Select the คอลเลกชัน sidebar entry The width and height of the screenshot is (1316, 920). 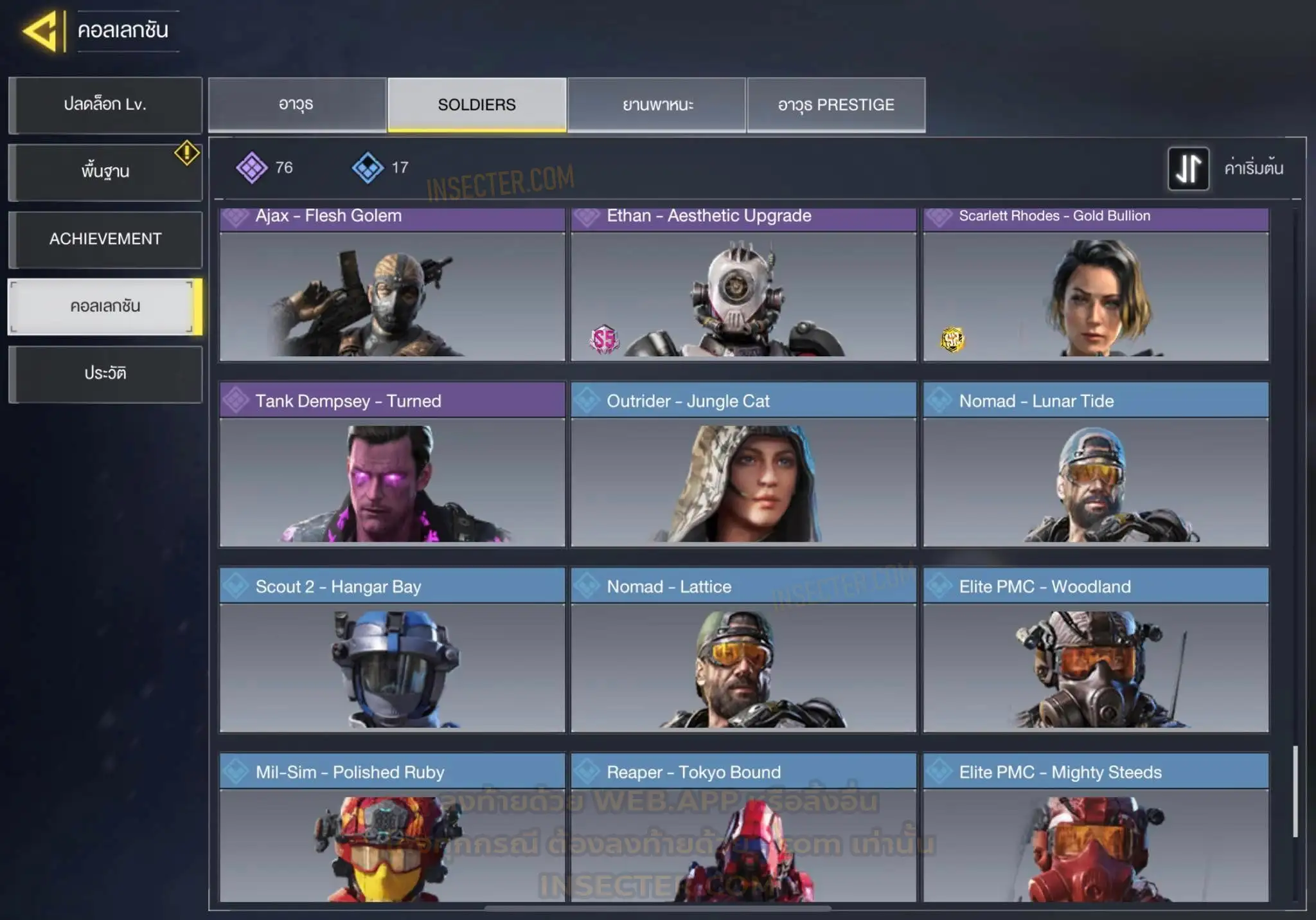click(105, 307)
